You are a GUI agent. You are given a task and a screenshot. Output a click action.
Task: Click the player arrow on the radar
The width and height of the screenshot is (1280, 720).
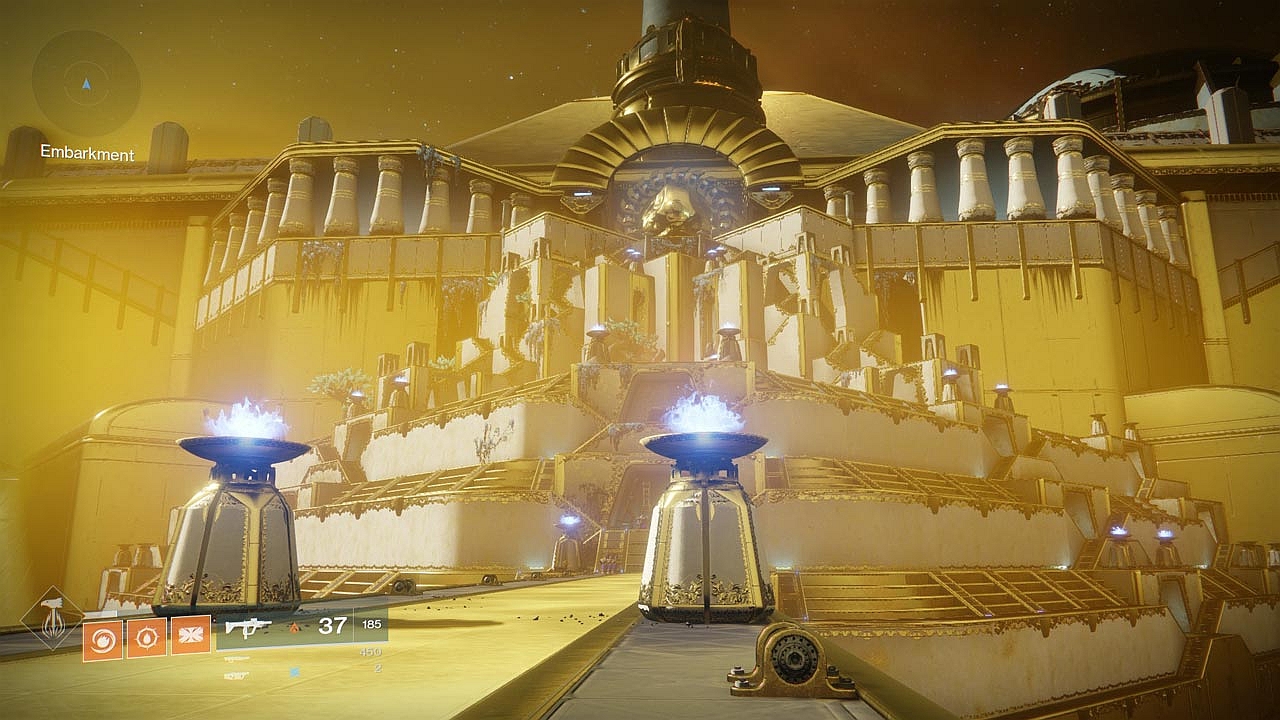pos(86,84)
